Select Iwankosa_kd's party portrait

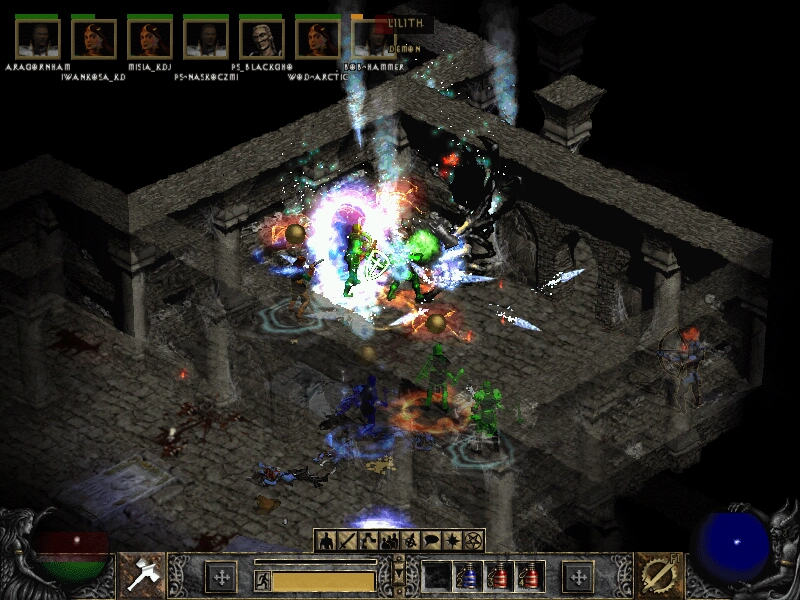tap(94, 38)
